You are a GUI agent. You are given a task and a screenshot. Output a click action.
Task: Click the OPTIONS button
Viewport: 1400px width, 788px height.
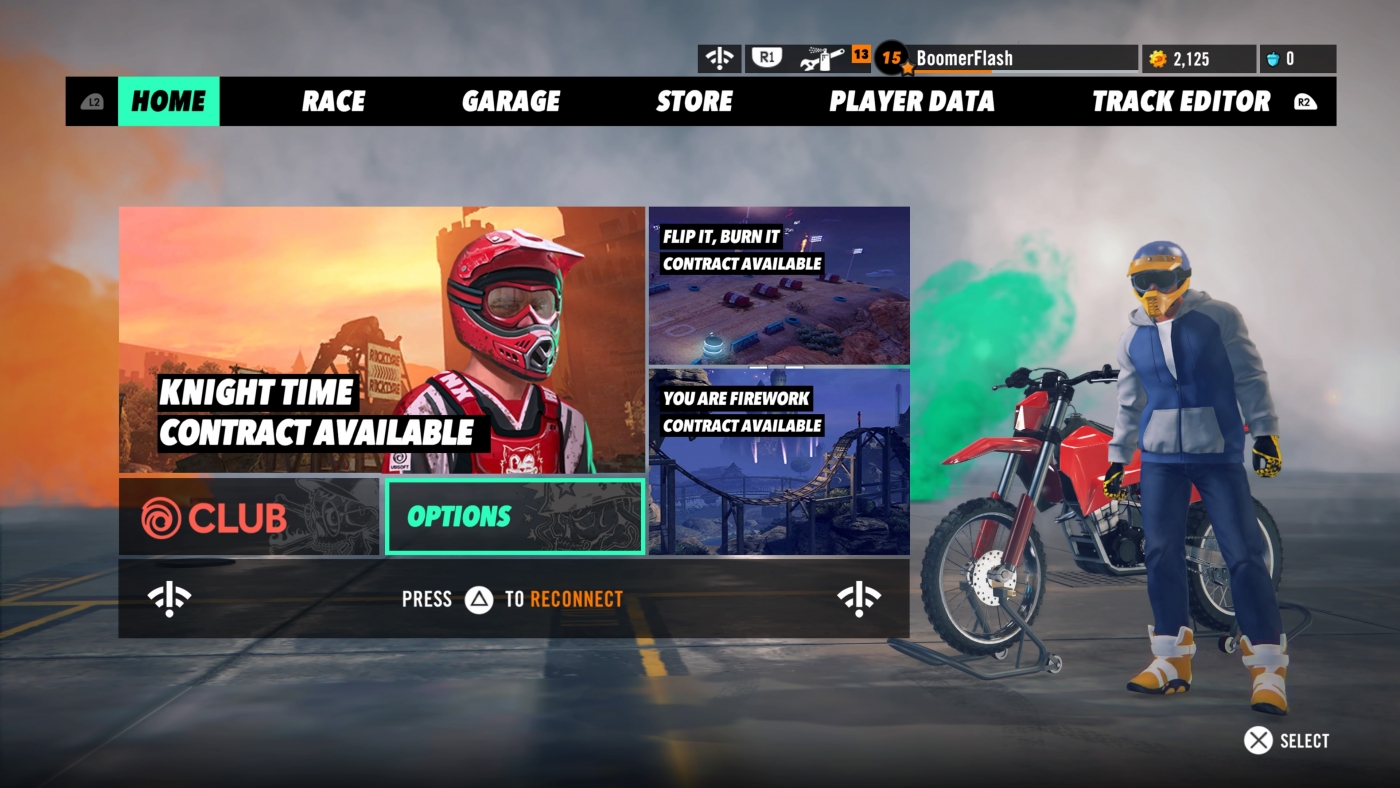pos(513,516)
